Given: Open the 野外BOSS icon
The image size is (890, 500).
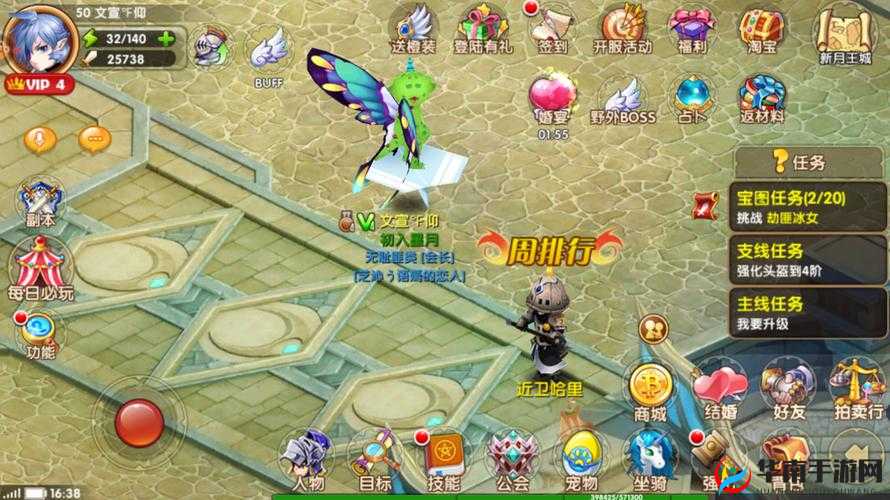Looking at the screenshot, I should 622,98.
